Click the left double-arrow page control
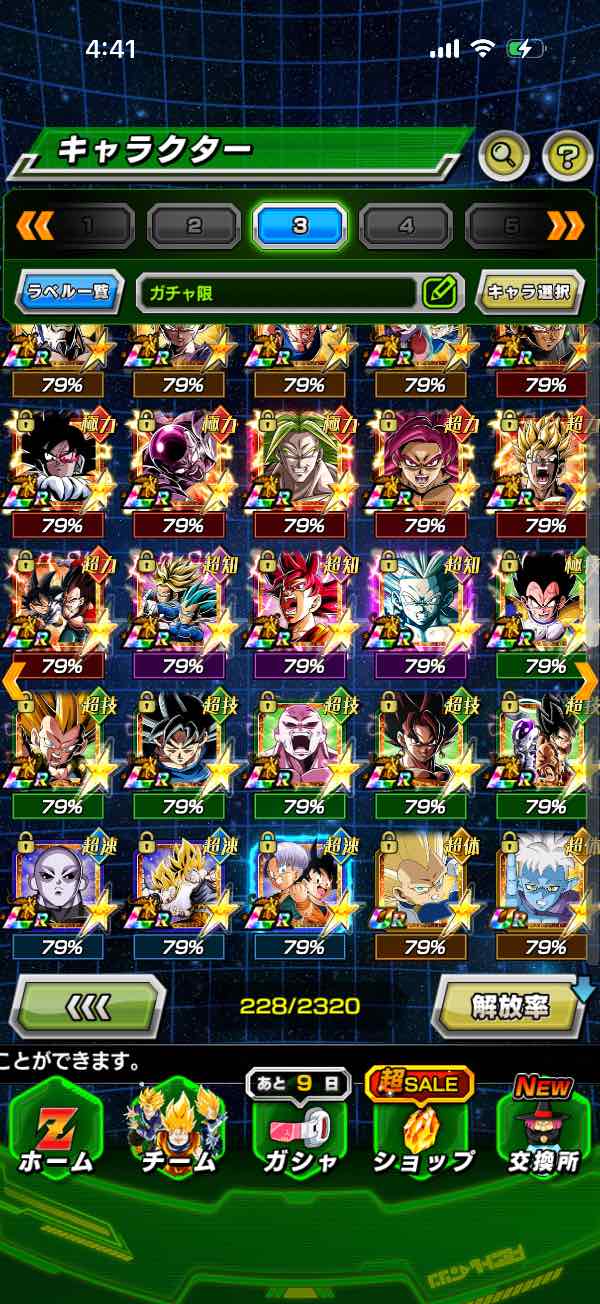Image resolution: width=600 pixels, height=1304 pixels. click(x=34, y=226)
